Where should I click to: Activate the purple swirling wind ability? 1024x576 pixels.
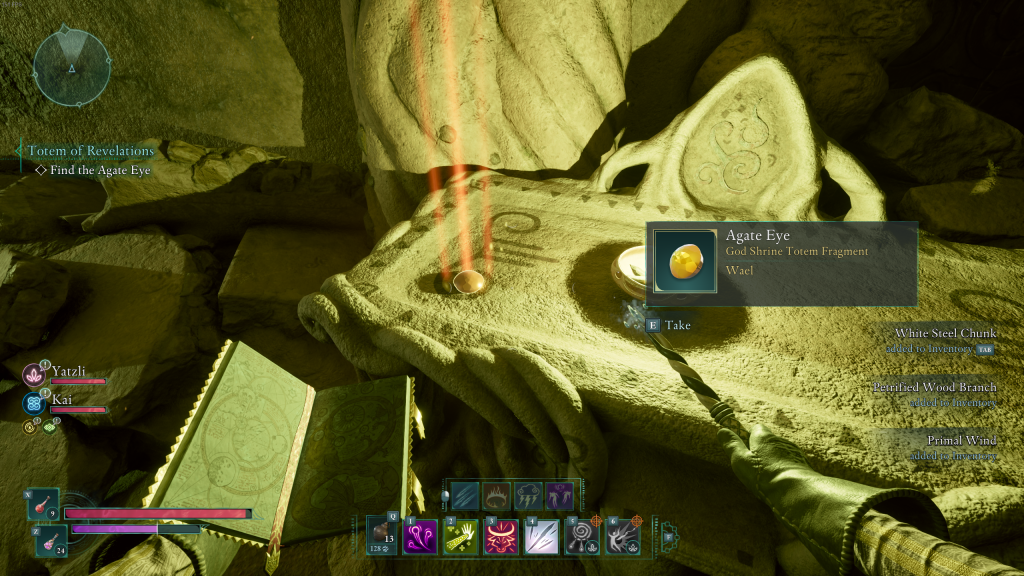pos(418,536)
